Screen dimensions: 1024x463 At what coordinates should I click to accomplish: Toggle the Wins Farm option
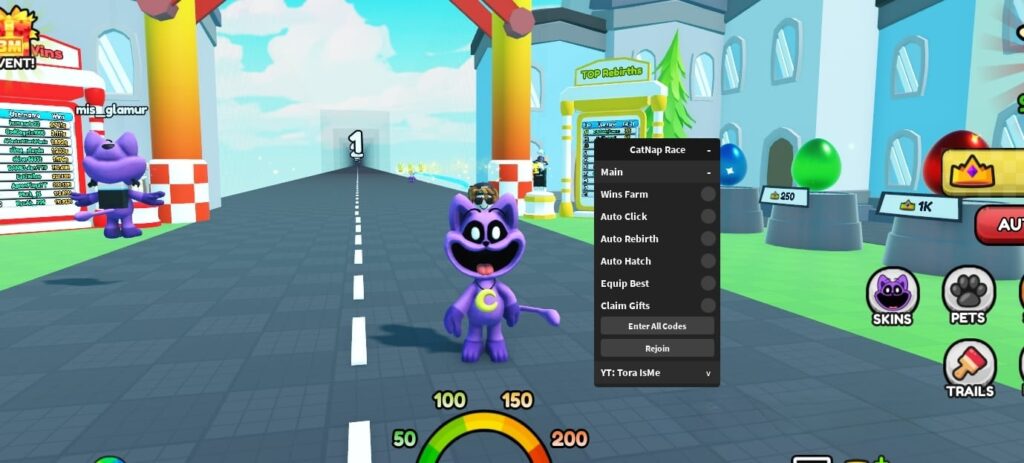pos(707,194)
